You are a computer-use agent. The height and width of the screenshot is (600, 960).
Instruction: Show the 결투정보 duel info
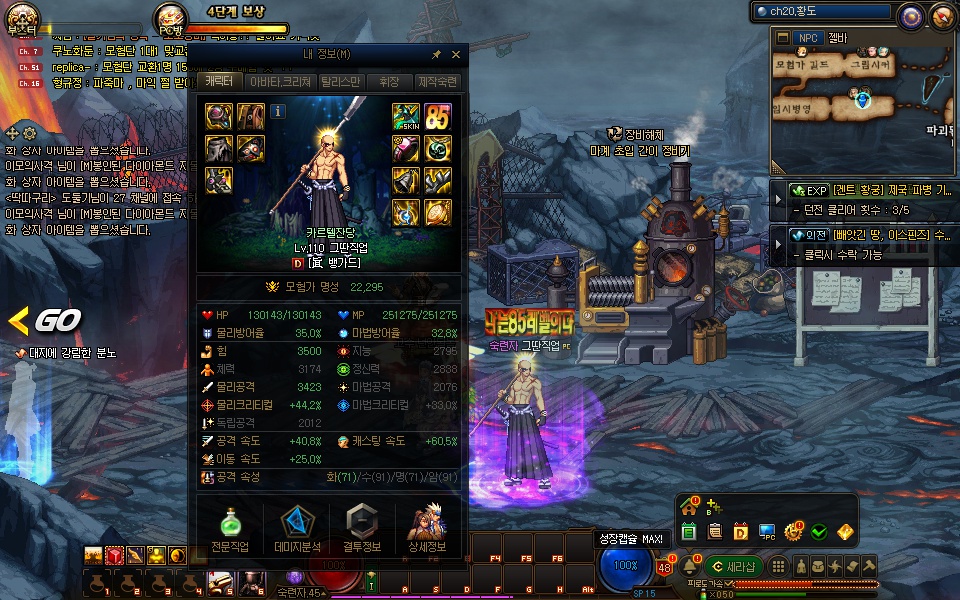(x=362, y=529)
